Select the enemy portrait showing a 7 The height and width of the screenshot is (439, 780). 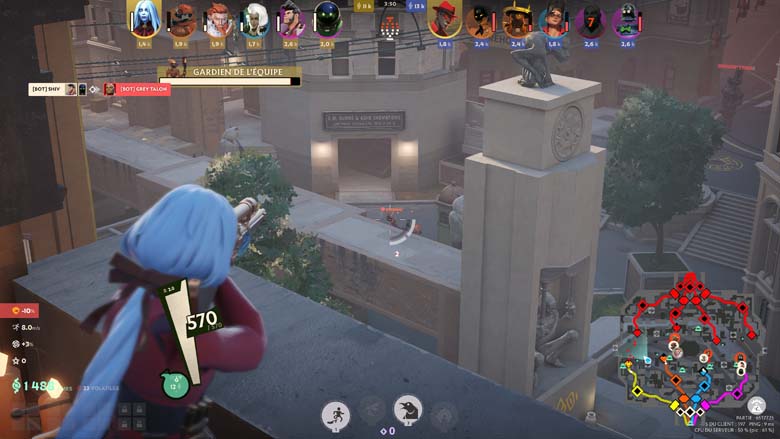[x=590, y=18]
